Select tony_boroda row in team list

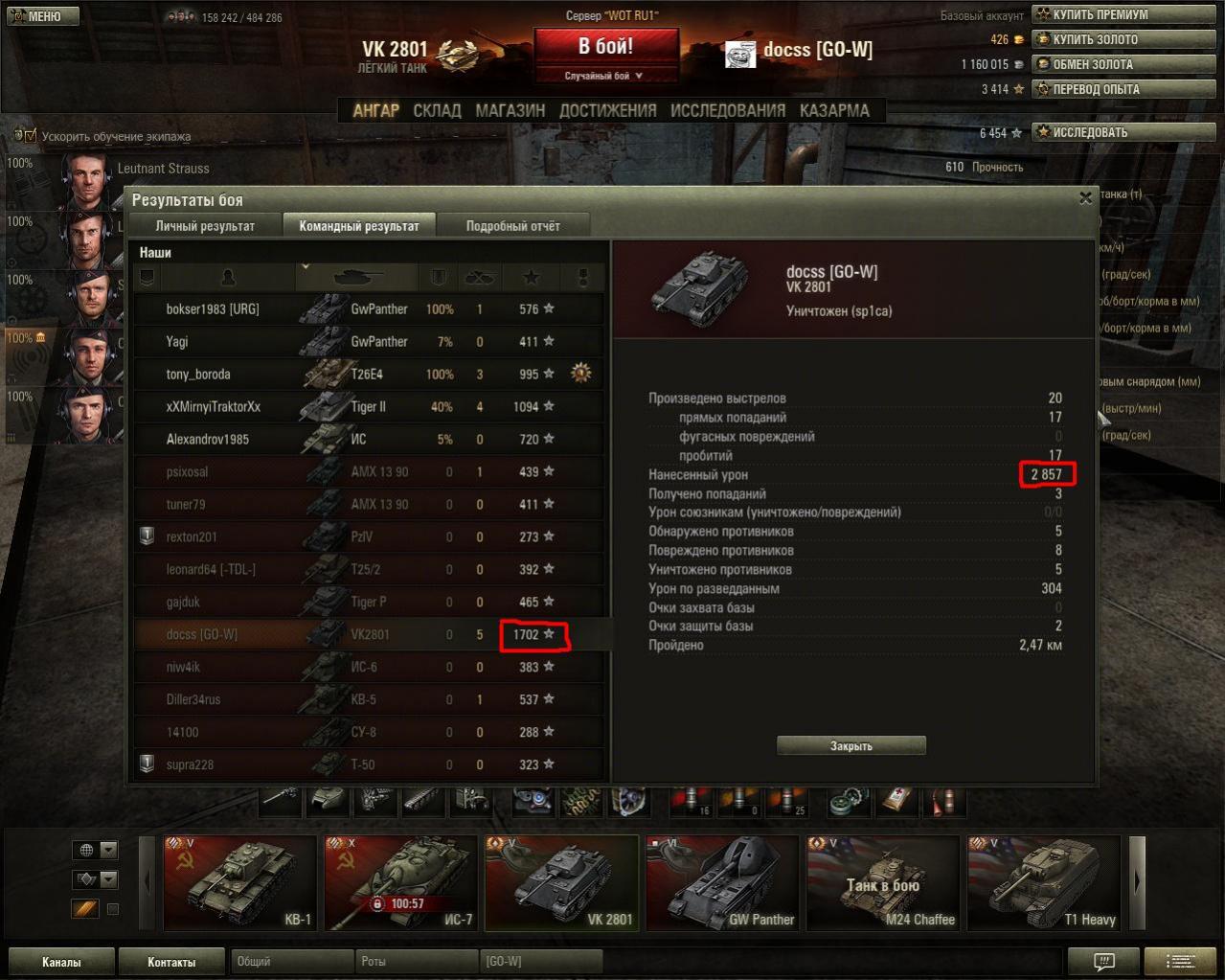point(369,375)
